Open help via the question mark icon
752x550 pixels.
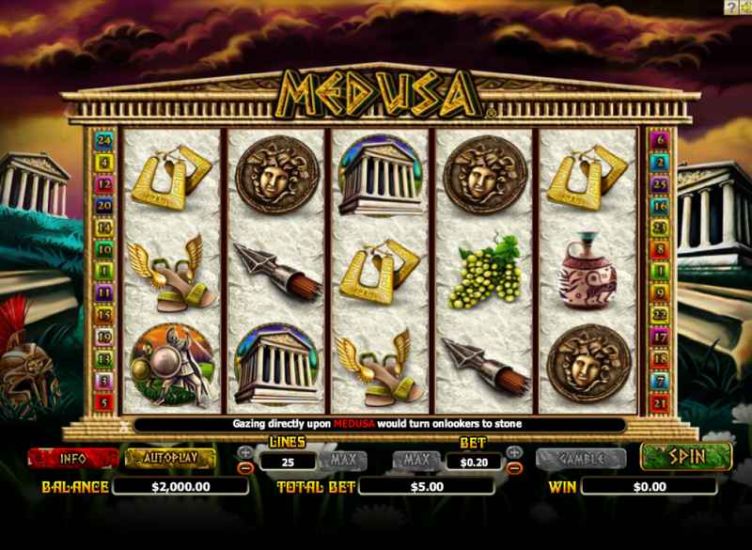pos(730,7)
